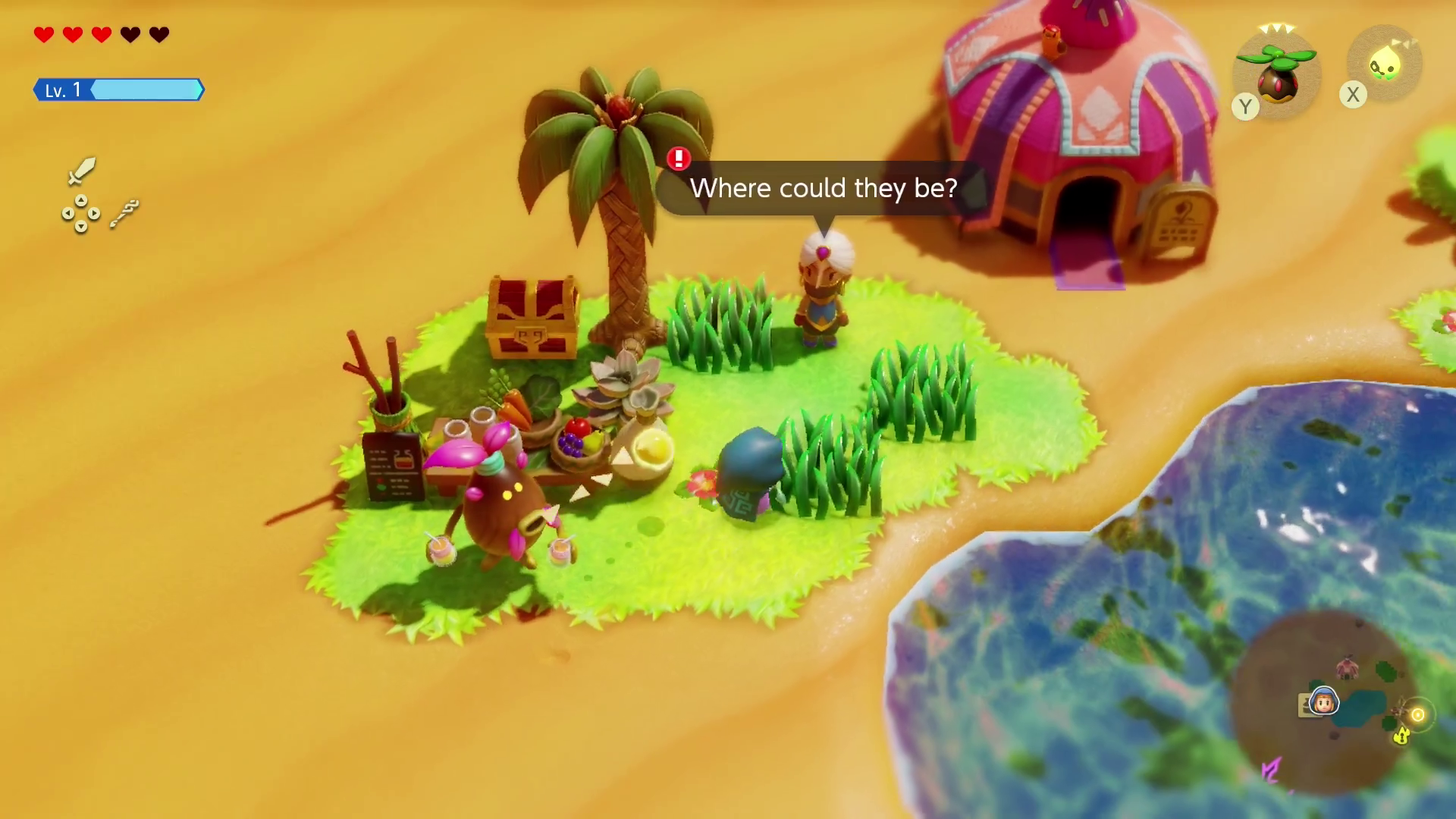Click Zelda's portrait marker on the minimap
The image size is (1456, 819).
[1324, 702]
